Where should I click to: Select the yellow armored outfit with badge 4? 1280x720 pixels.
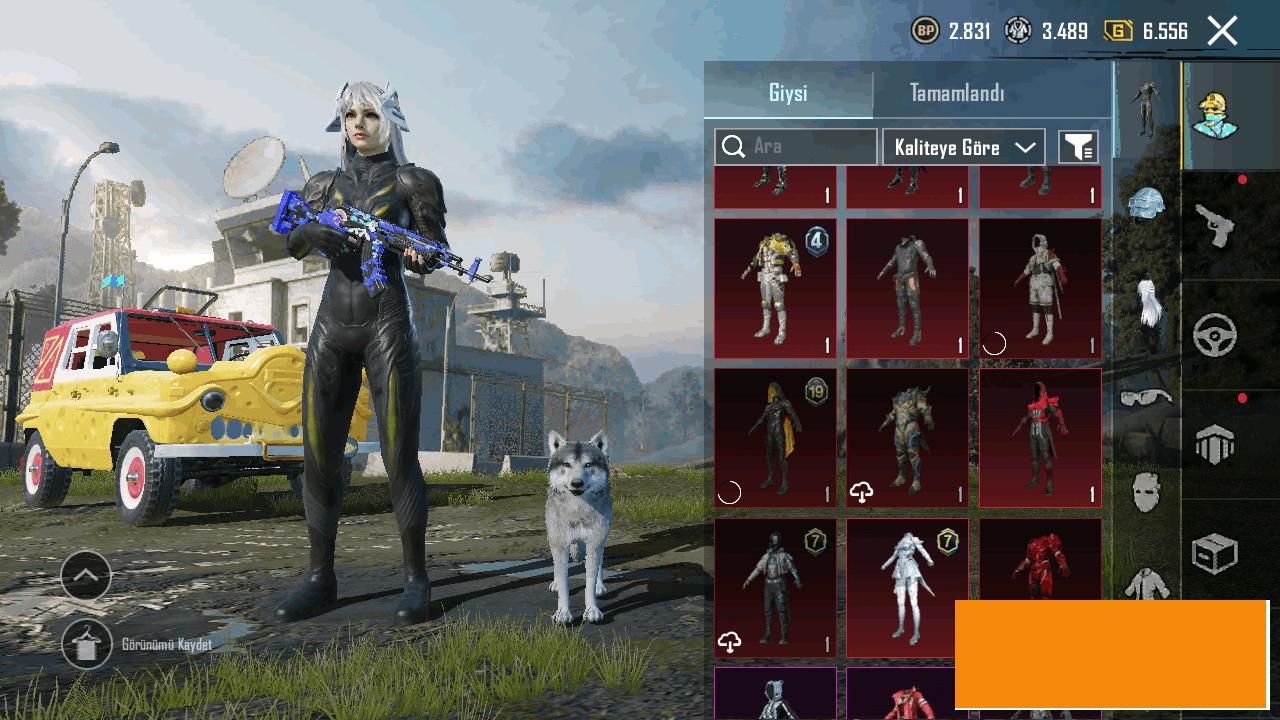[775, 288]
